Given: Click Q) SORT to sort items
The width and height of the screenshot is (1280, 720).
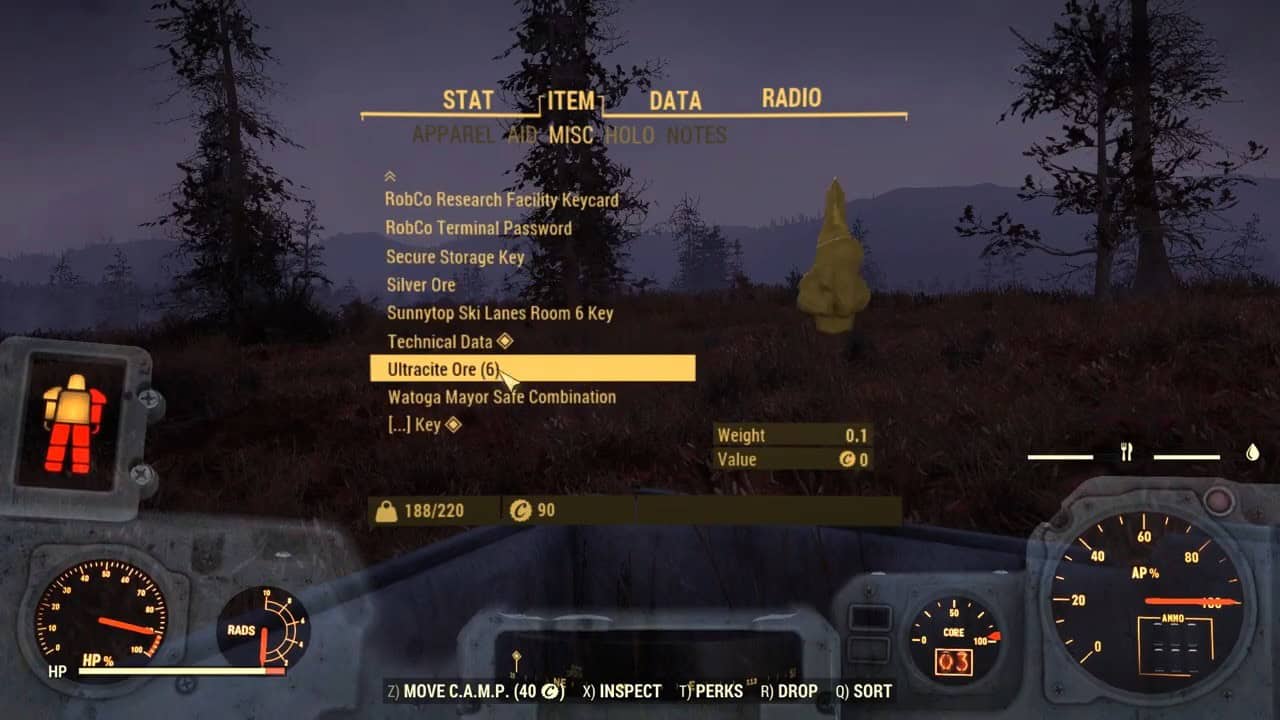Looking at the screenshot, I should 865,691.
